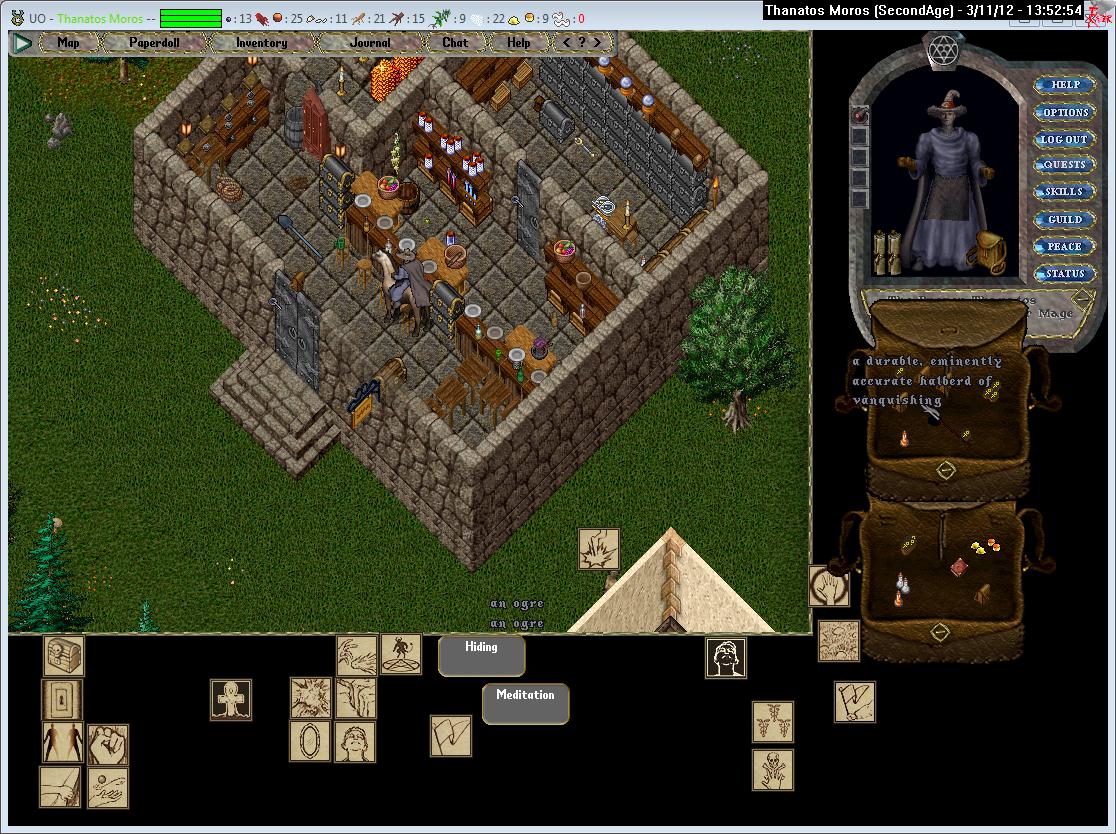
Task: Cast the skull and hand spell icon
Action: (773, 770)
